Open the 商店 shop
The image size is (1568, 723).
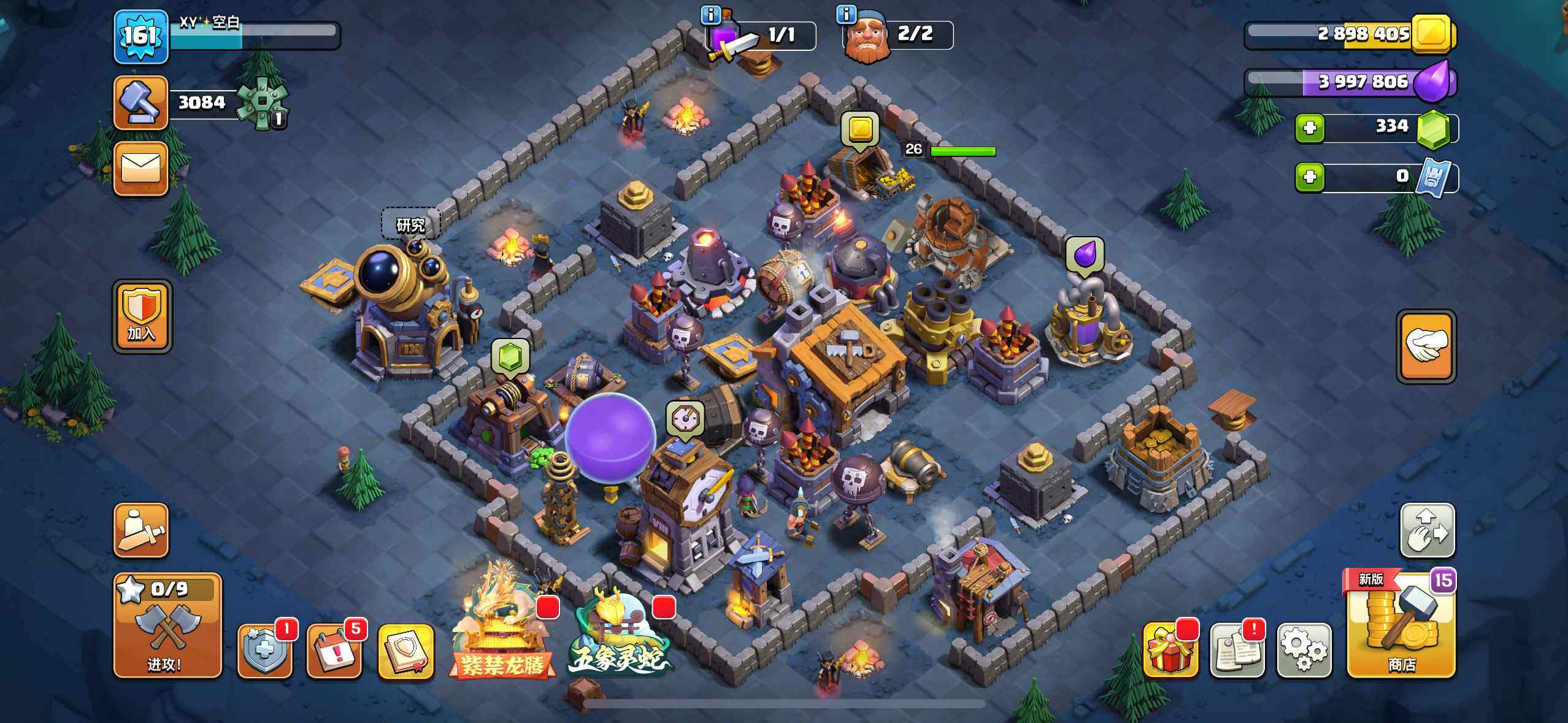1401,626
